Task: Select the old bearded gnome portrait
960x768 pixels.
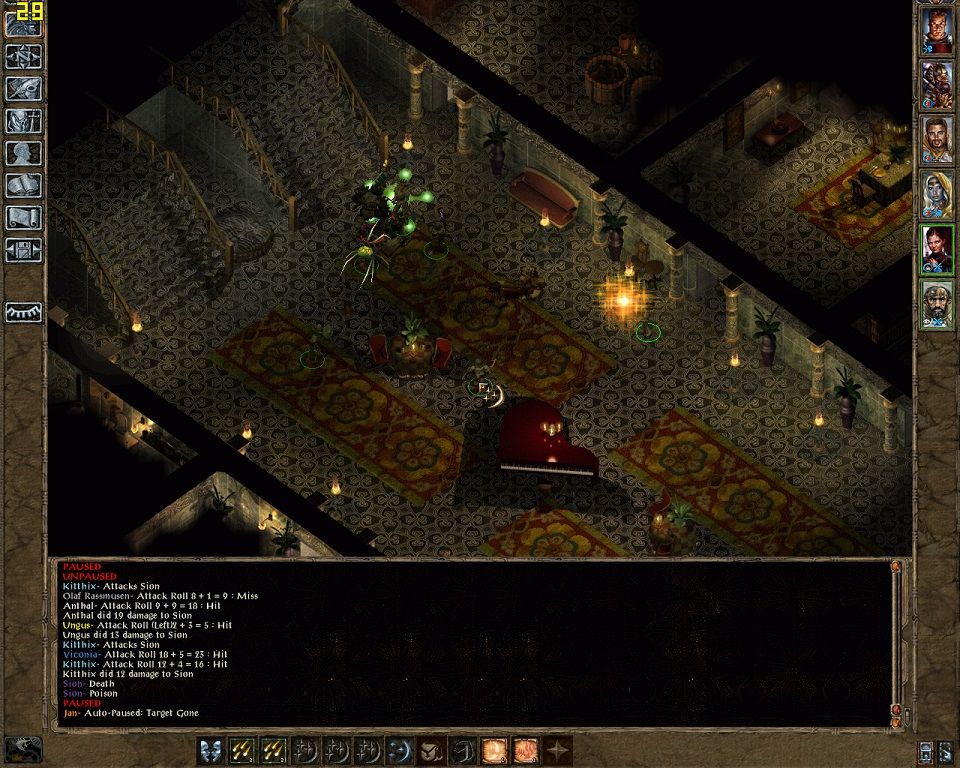Action: coord(937,304)
